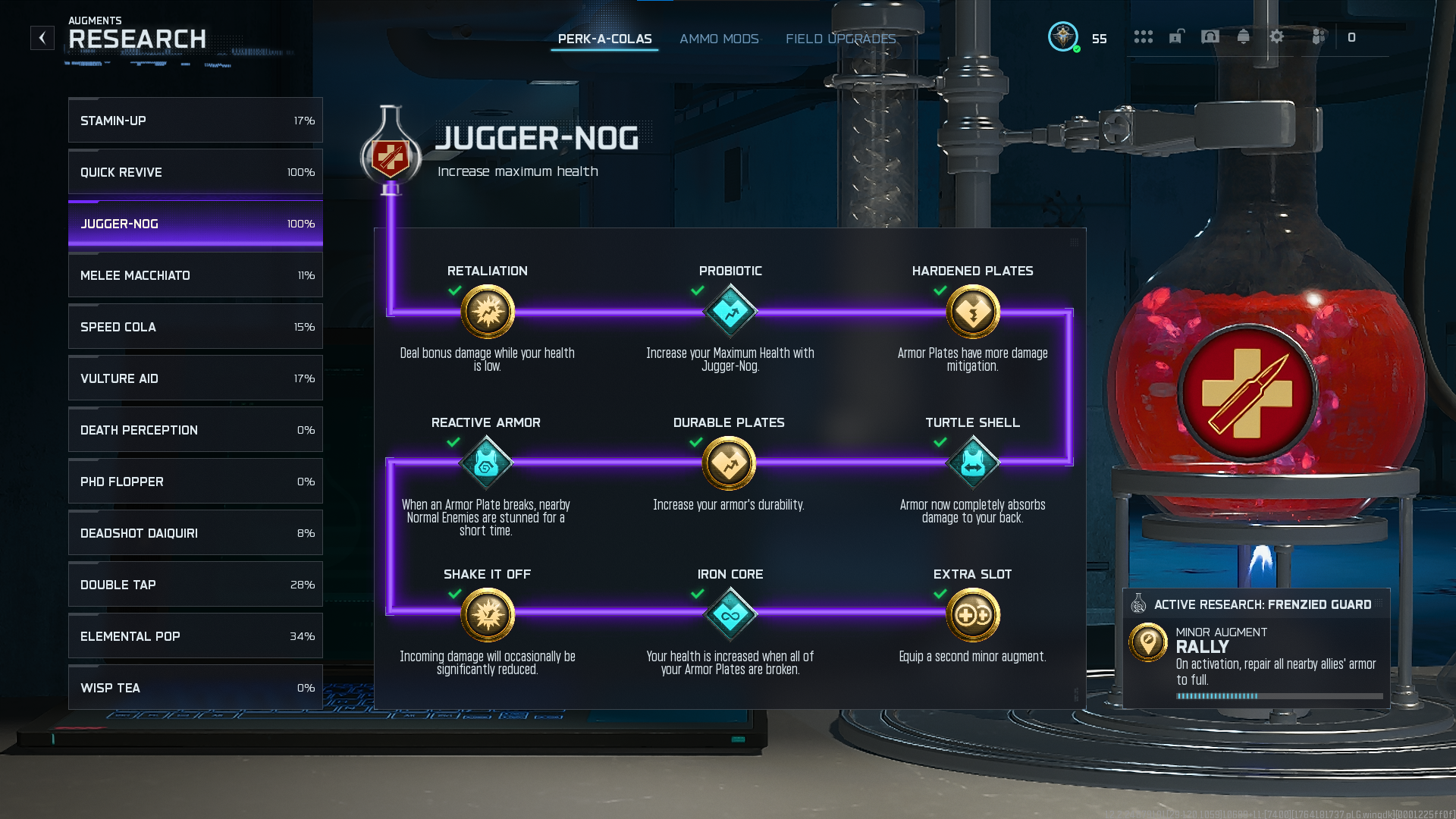This screenshot has width=1456, height=819.
Task: Open the Death Perception entry
Action: 195,430
